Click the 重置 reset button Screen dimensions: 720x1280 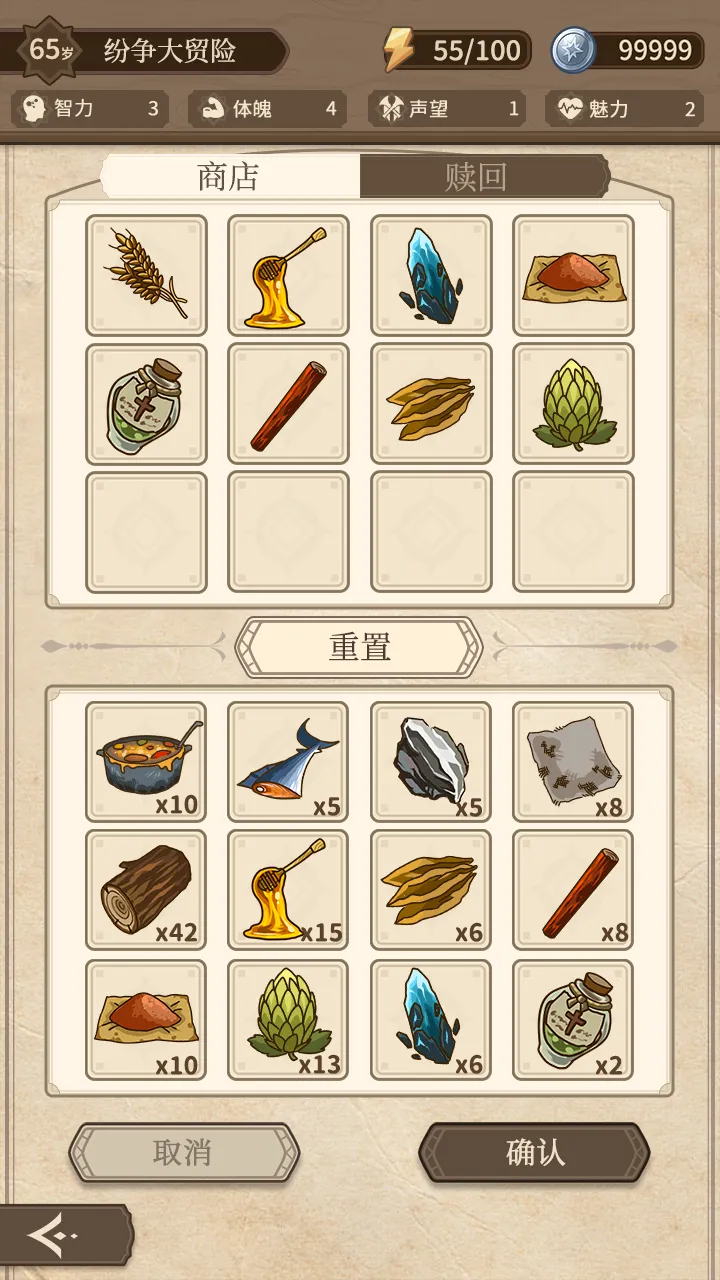tap(359, 647)
